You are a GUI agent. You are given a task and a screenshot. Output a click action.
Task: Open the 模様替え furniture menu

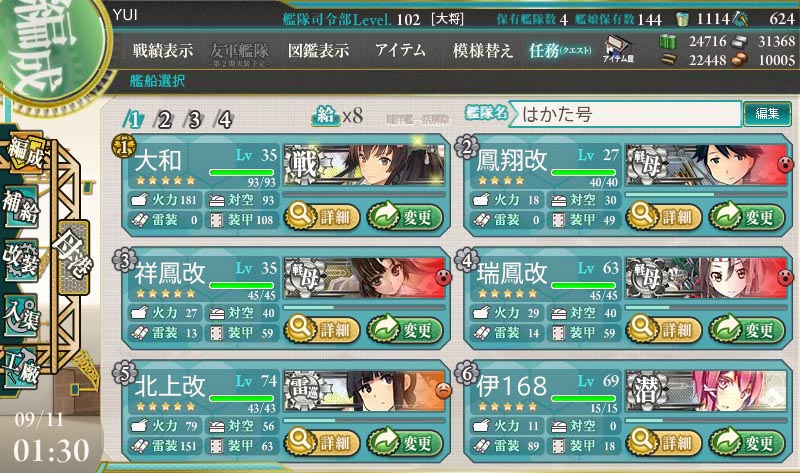pyautogui.click(x=482, y=50)
